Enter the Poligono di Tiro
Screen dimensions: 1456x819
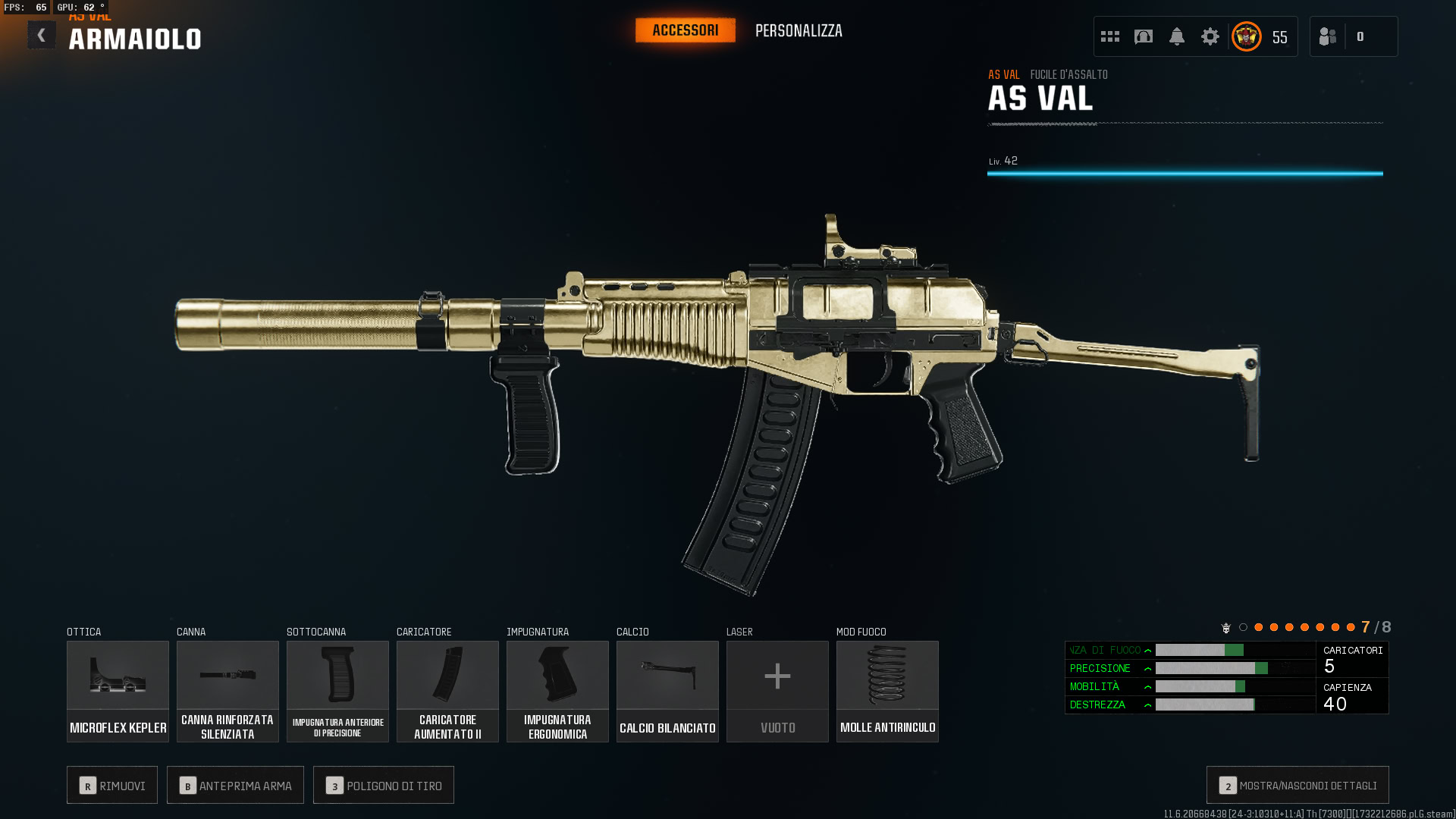(x=384, y=785)
